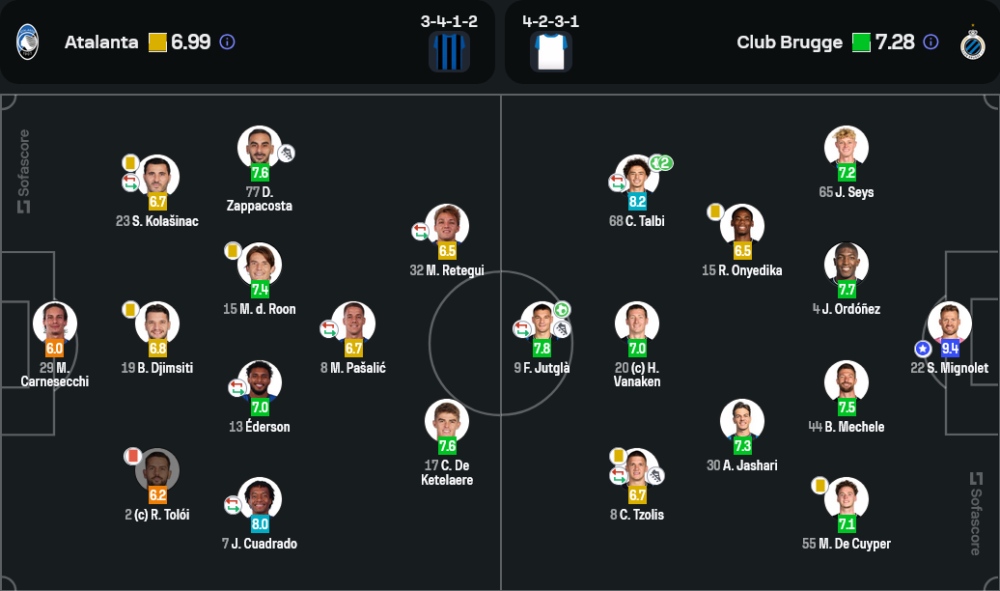Screen dimensions: 1000x591
Task: Select goalkeeper M. Carnesecchi's player avatar
Action: (55, 323)
